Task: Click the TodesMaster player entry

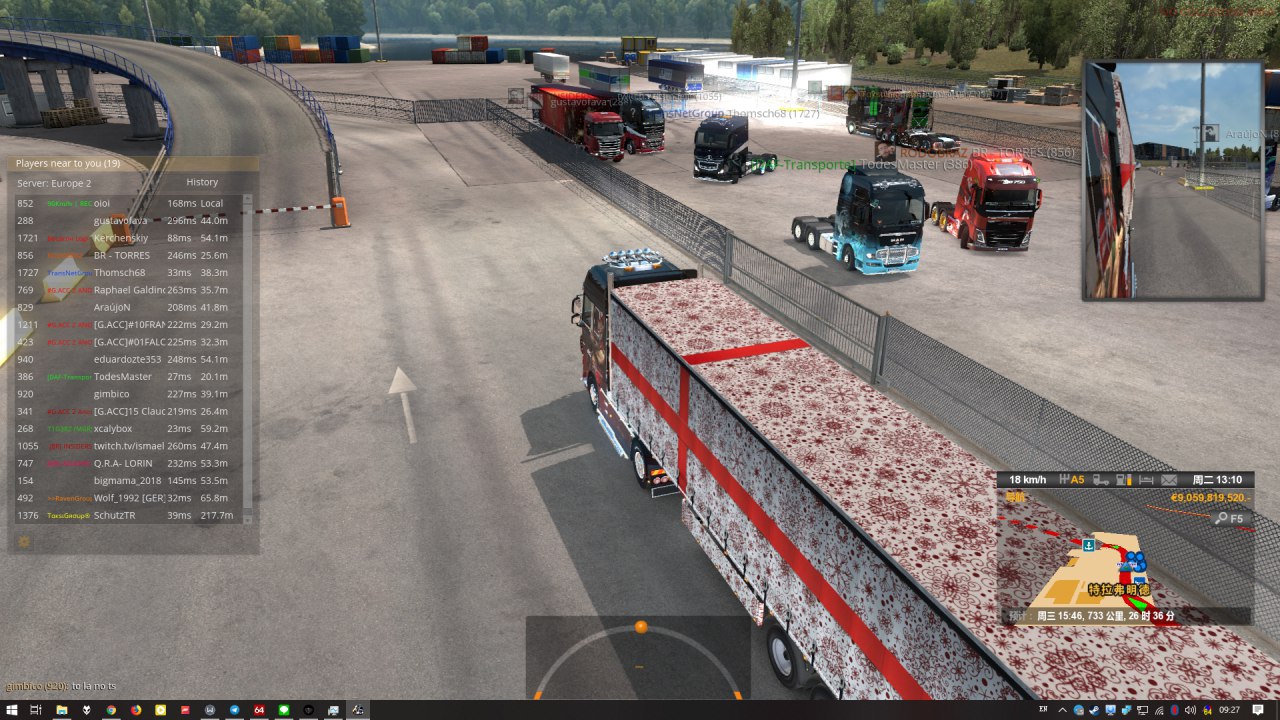Action: click(x=123, y=377)
